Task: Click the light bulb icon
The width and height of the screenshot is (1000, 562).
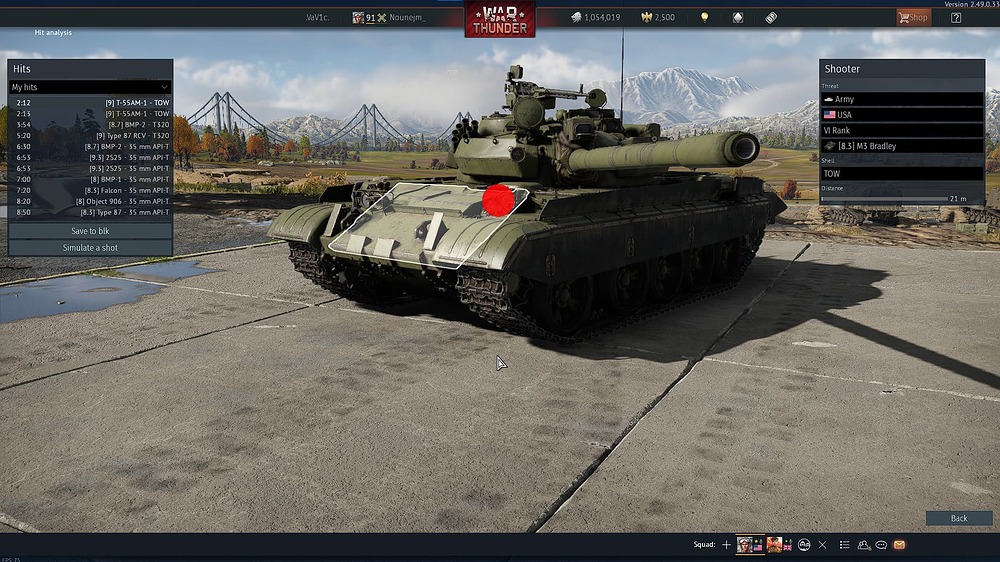Action: [x=704, y=17]
